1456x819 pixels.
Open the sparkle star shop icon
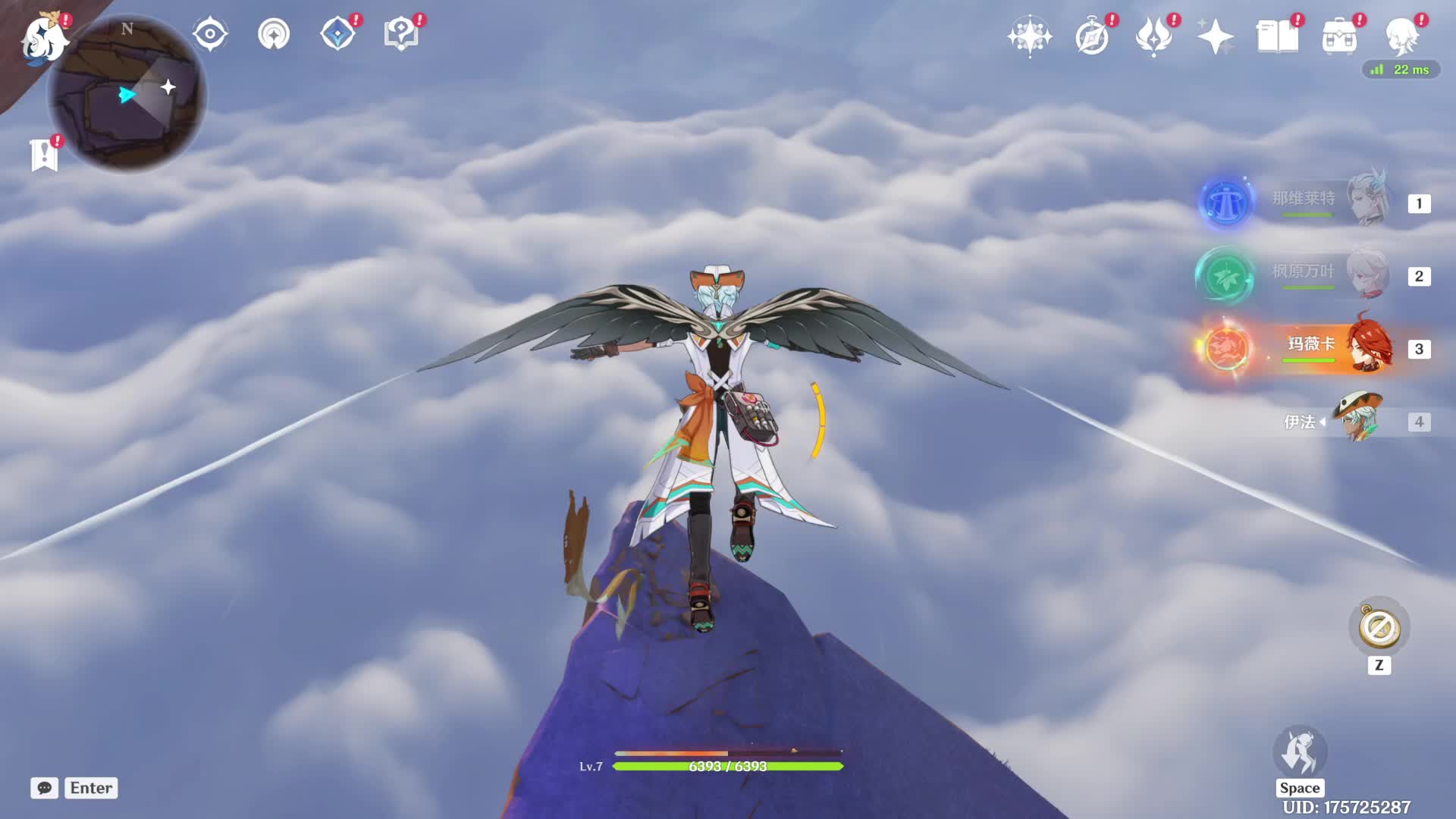pos(1216,36)
